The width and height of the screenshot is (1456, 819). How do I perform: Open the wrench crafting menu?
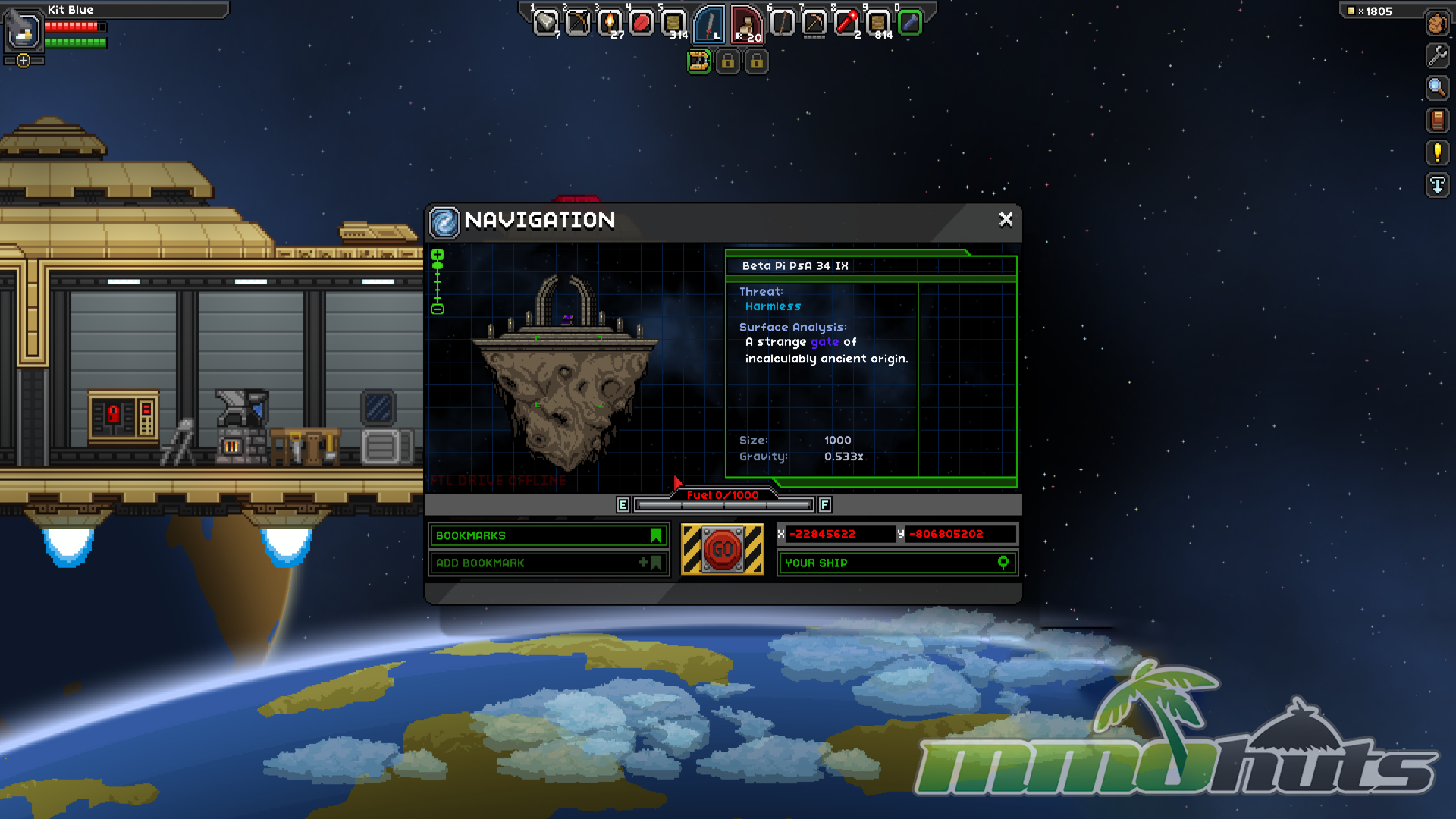(1437, 55)
